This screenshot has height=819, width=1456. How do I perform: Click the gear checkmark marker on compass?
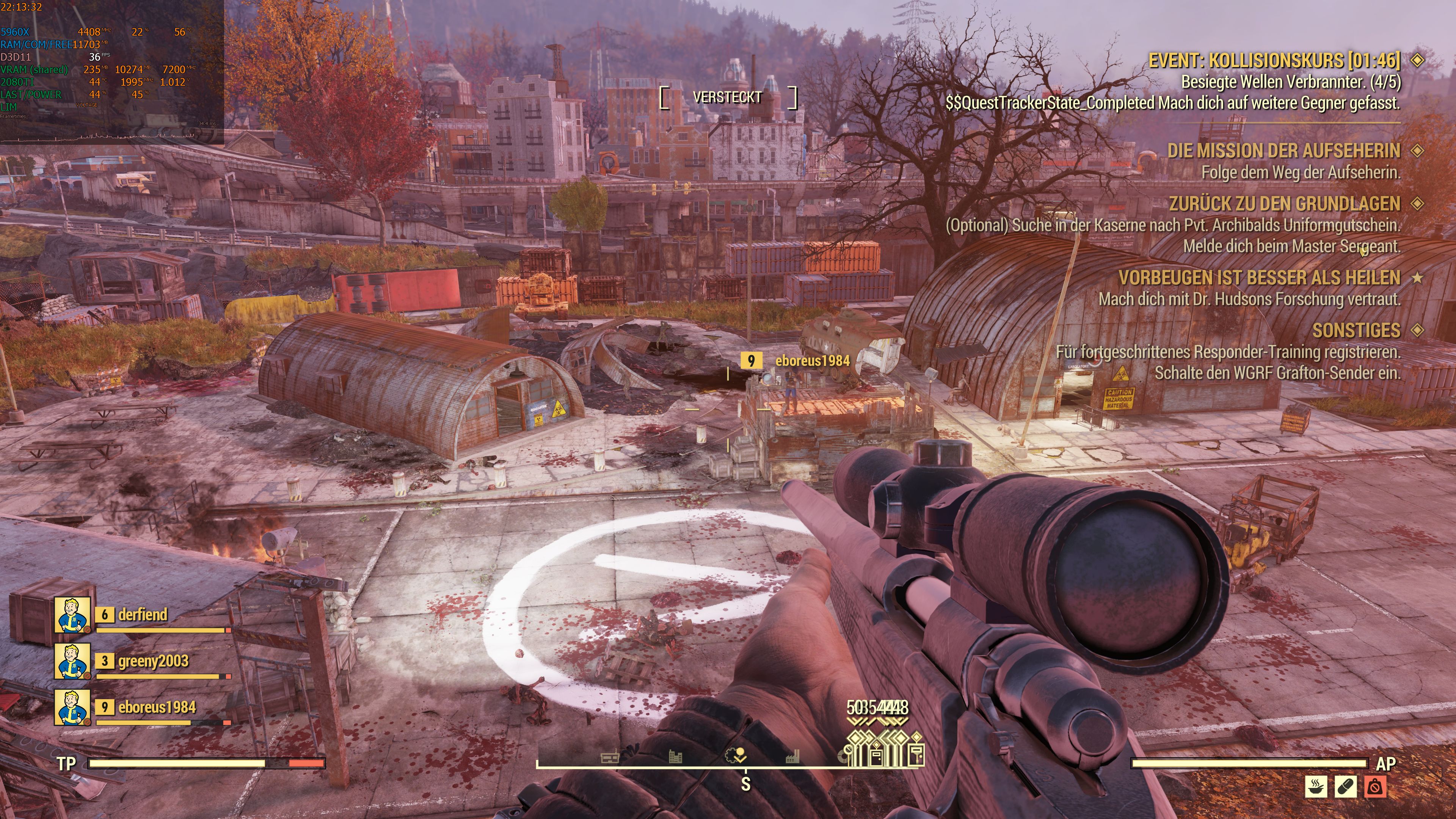tap(735, 755)
